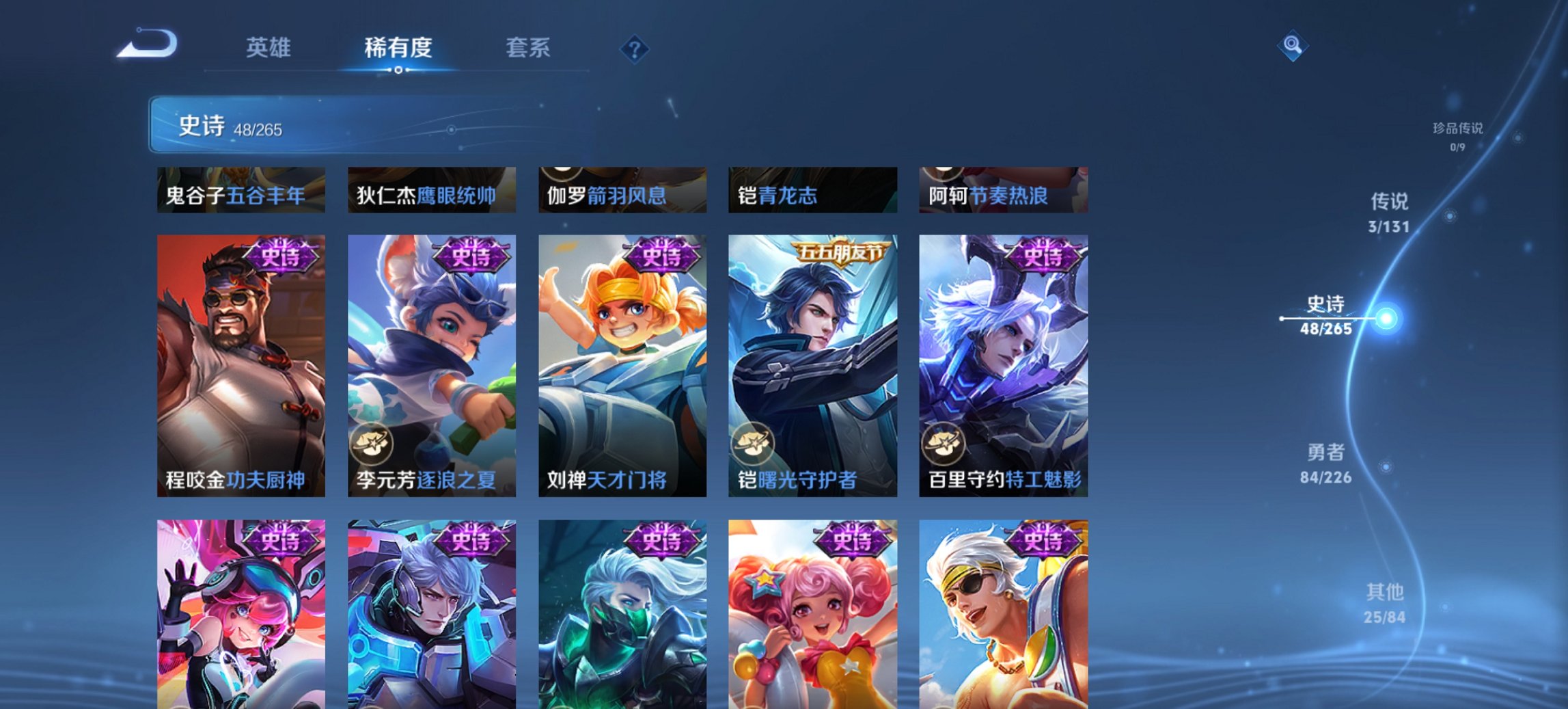Click the circular pose icon on 铠曙光守护者 card
This screenshot has width=1568, height=709.
point(754,444)
